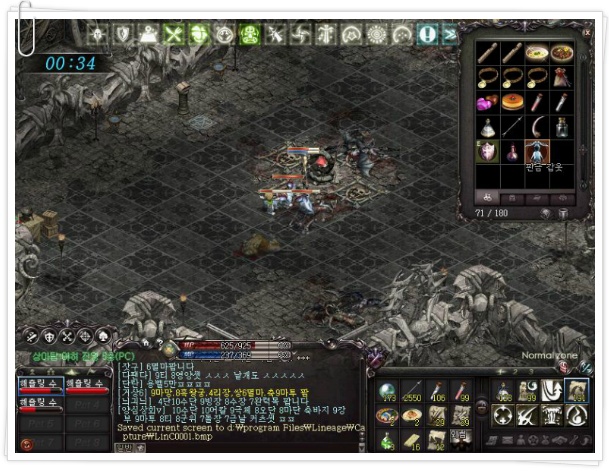Use the hotbar slot showing 2550

tap(412, 392)
